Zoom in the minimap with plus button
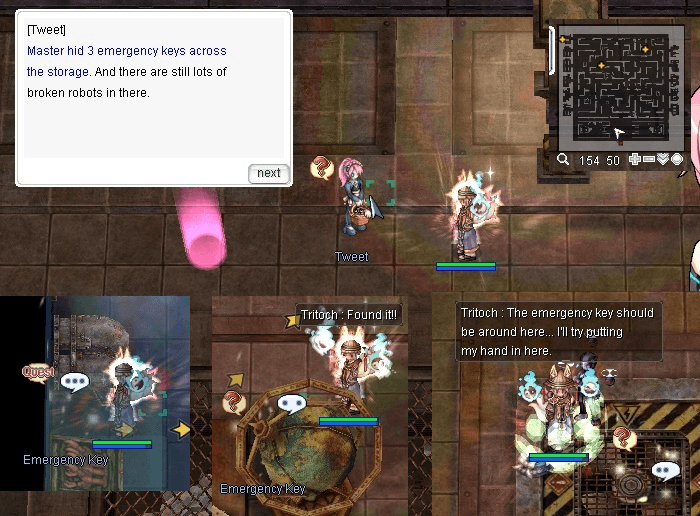Viewport: 700px width, 516px height. pyautogui.click(x=634, y=159)
